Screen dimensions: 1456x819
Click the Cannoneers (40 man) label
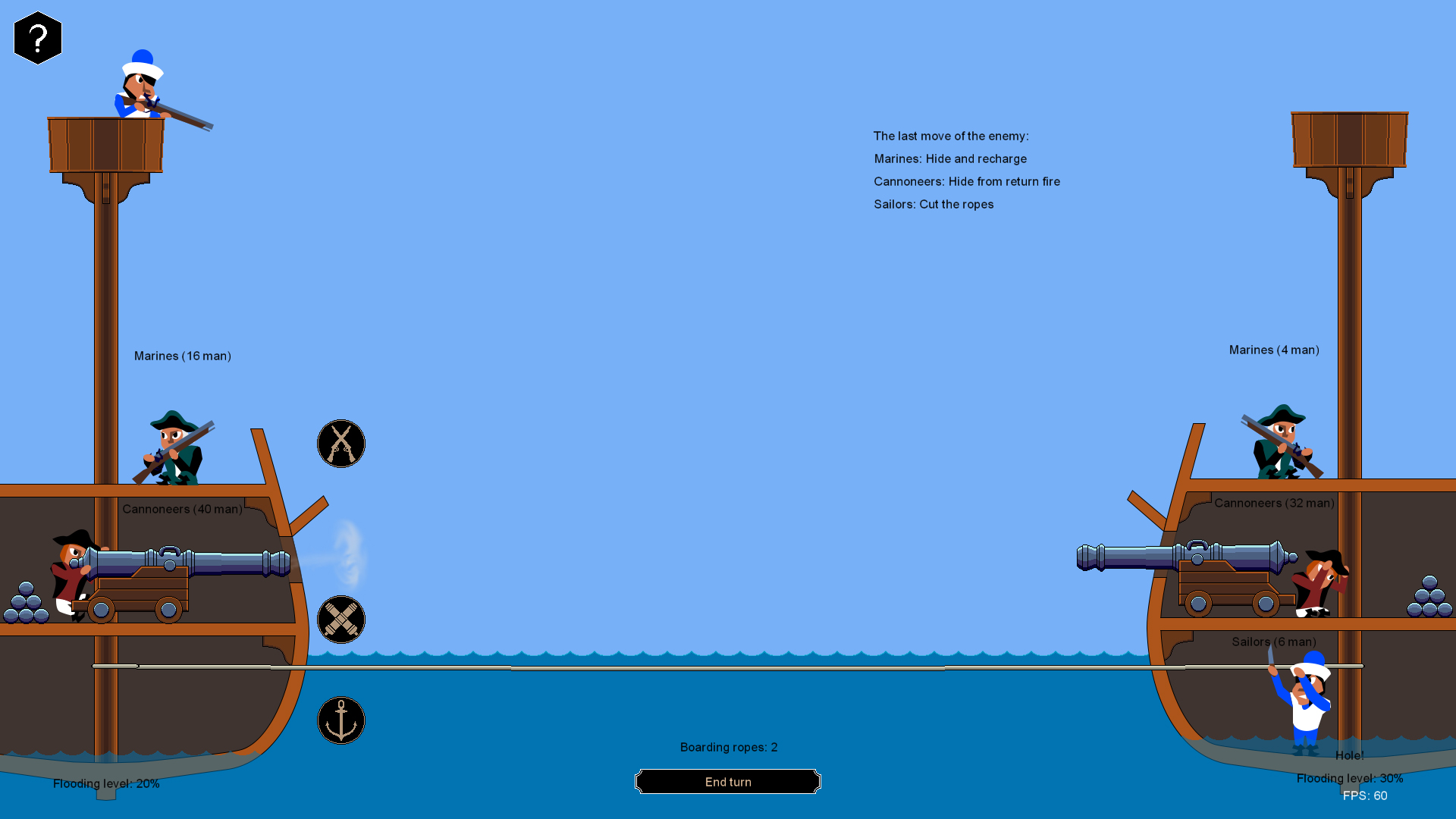point(182,509)
